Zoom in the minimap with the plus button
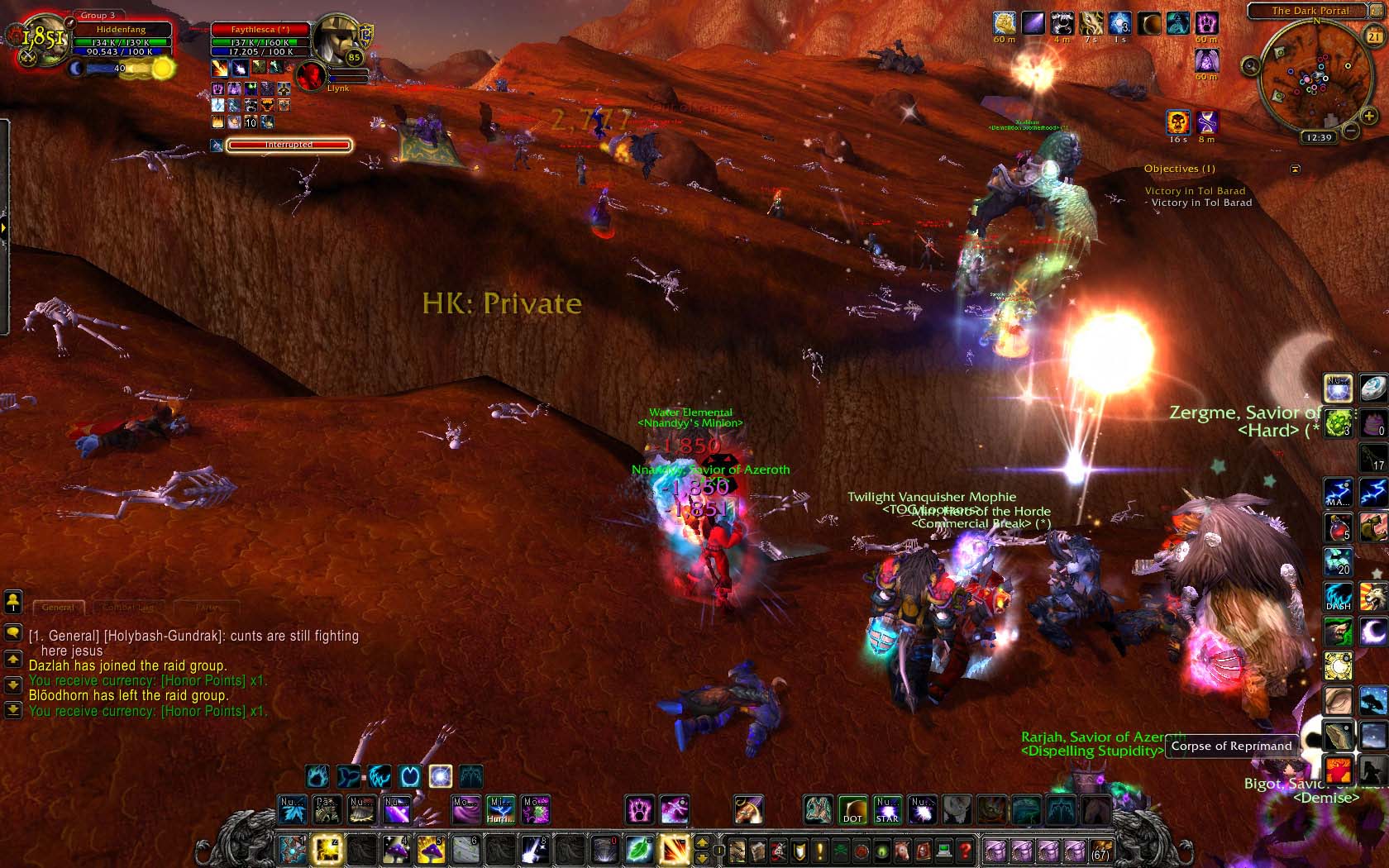 point(1368,117)
